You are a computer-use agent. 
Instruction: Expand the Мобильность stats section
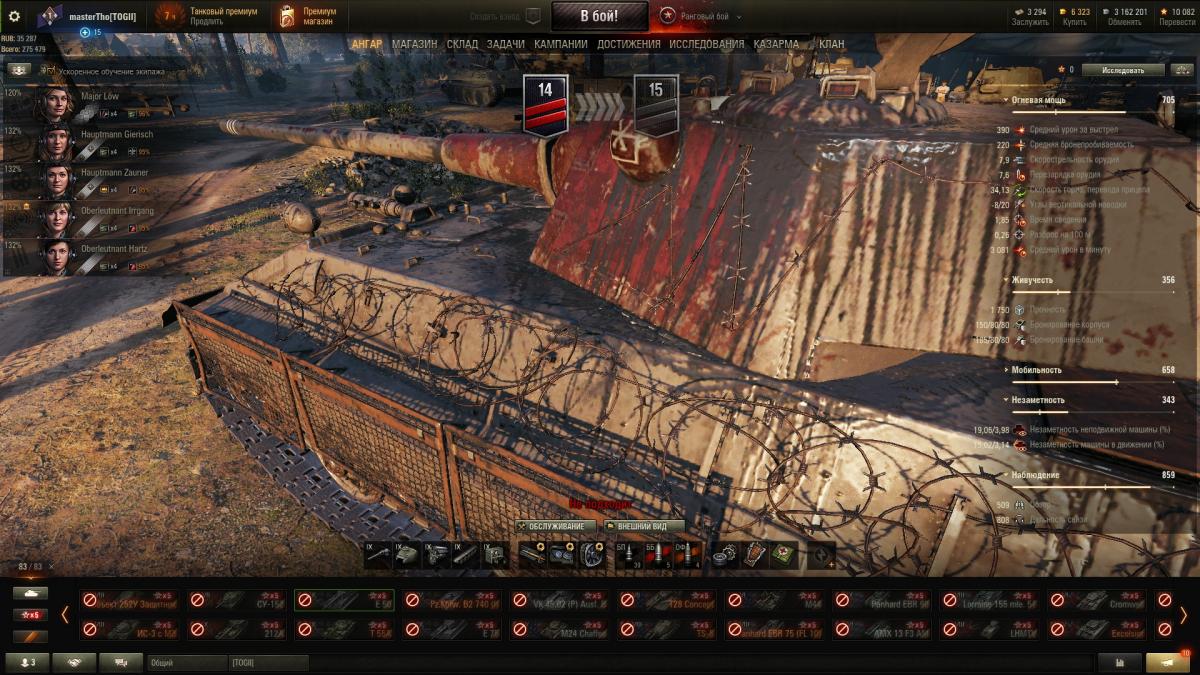[x=1035, y=370]
